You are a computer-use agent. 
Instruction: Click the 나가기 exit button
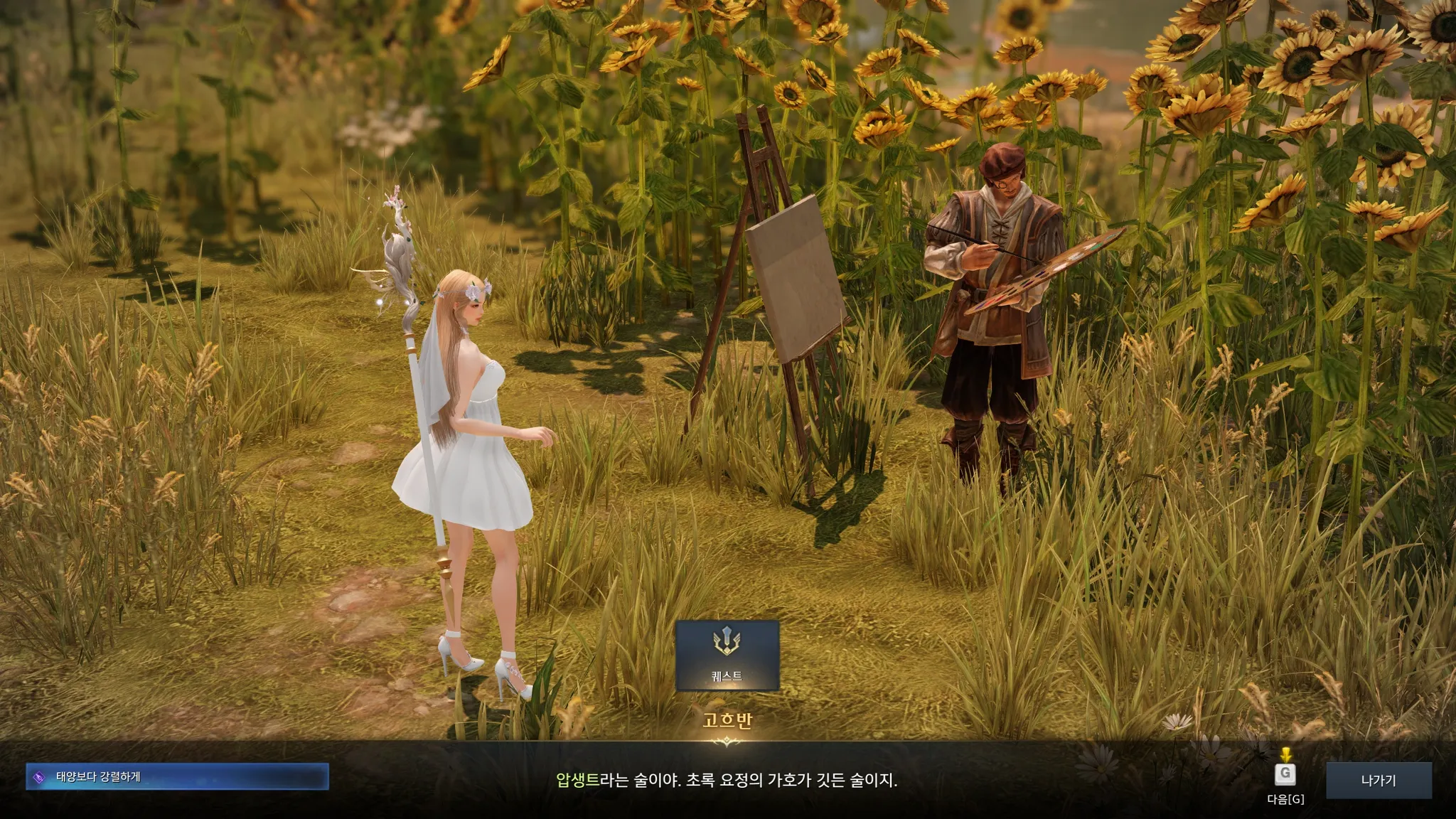[1378, 780]
